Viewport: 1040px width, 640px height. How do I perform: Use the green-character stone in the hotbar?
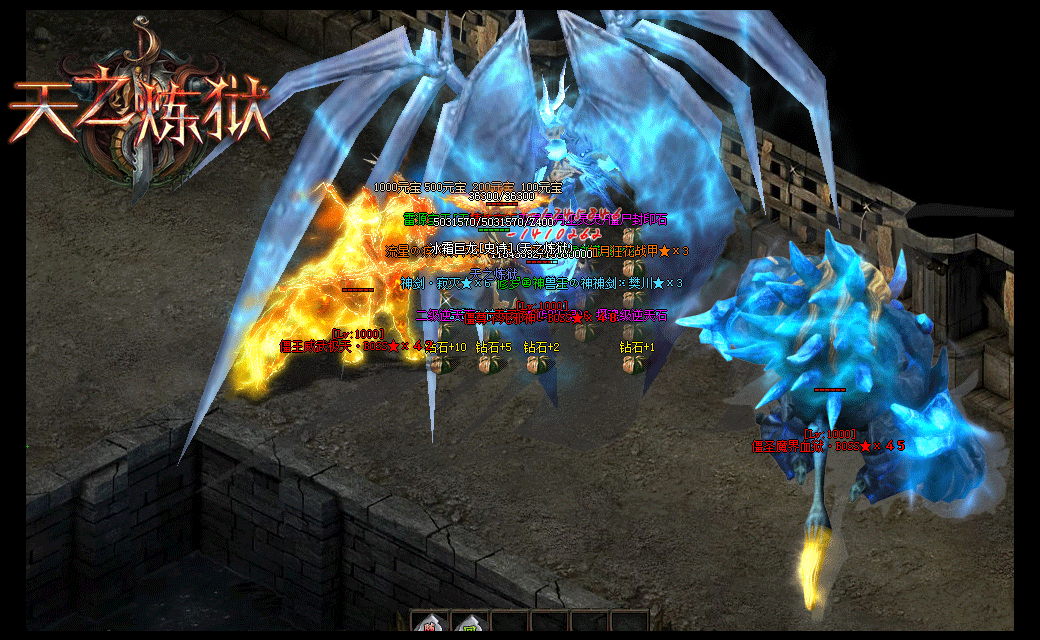tap(469, 624)
